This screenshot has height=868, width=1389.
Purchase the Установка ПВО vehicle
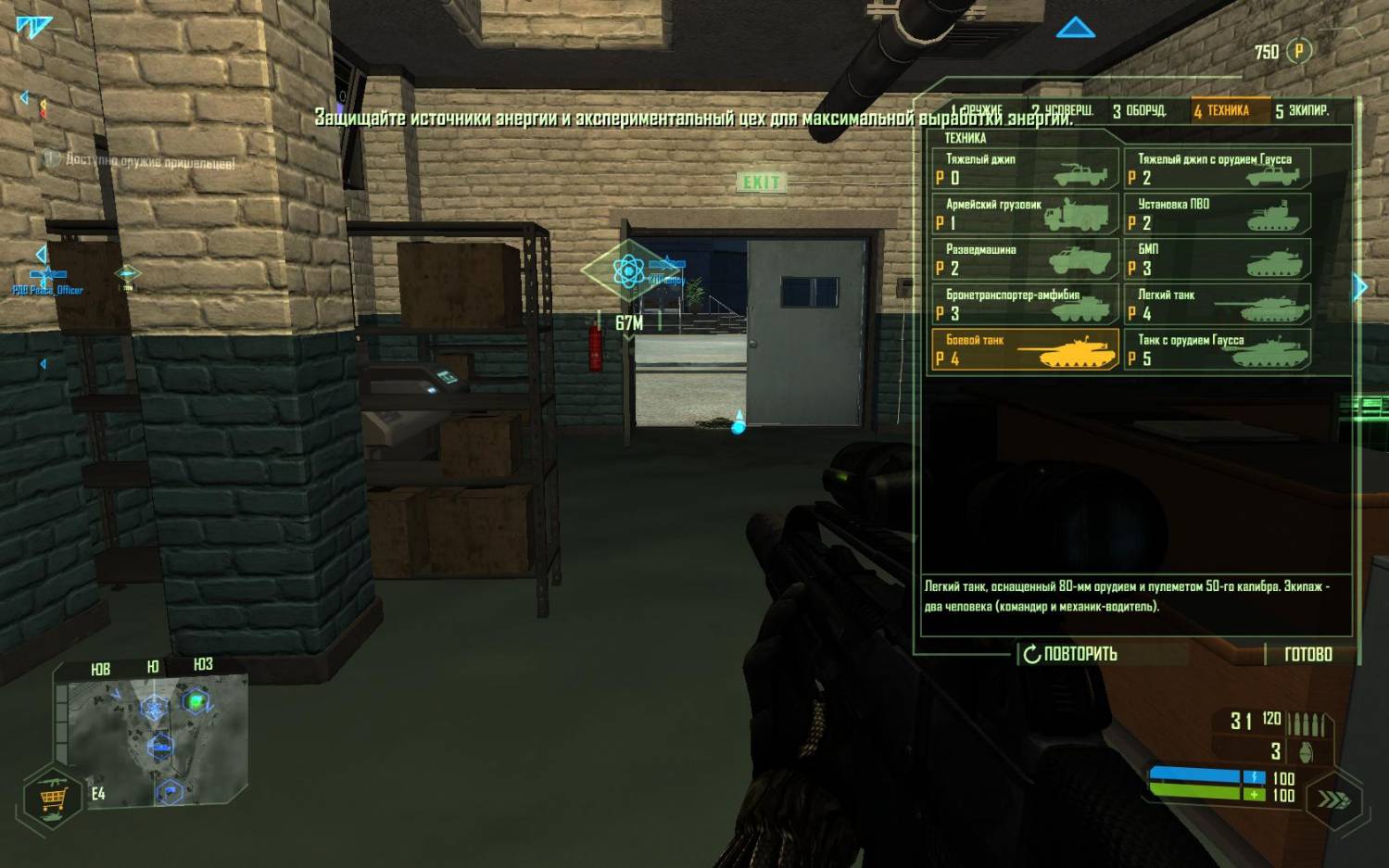1217,214
